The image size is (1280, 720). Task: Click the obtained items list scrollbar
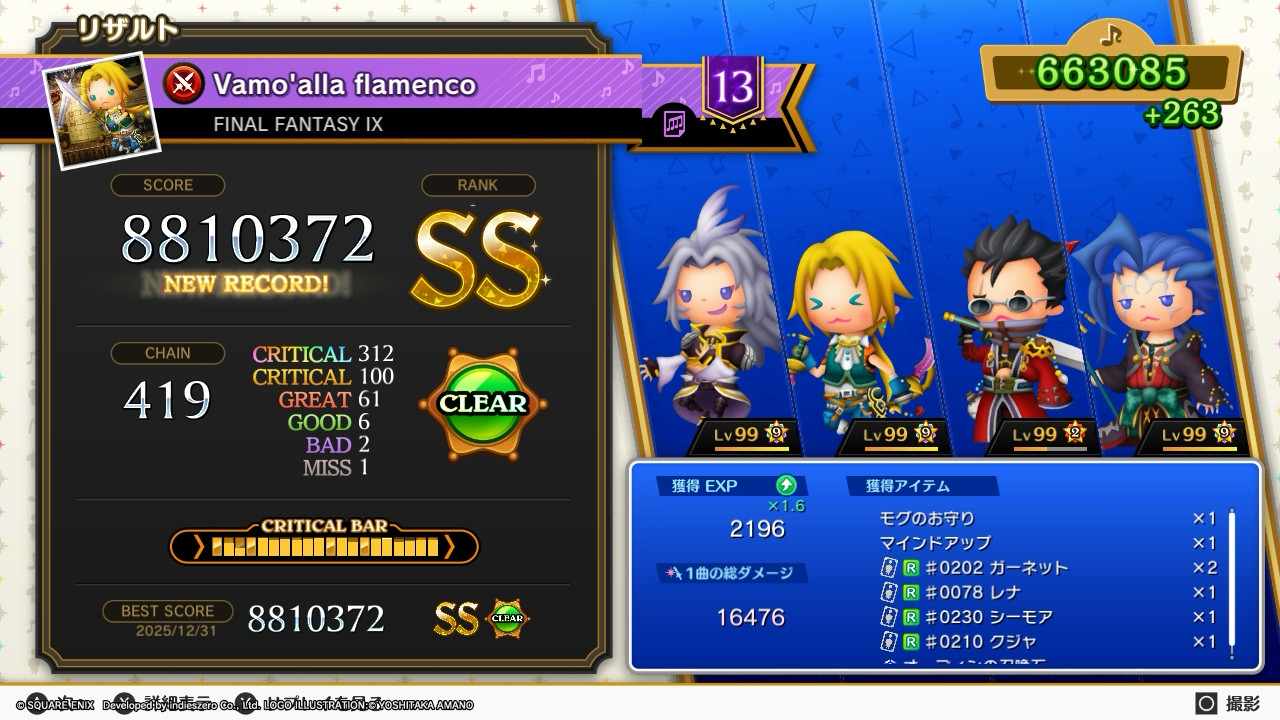pos(1232,585)
